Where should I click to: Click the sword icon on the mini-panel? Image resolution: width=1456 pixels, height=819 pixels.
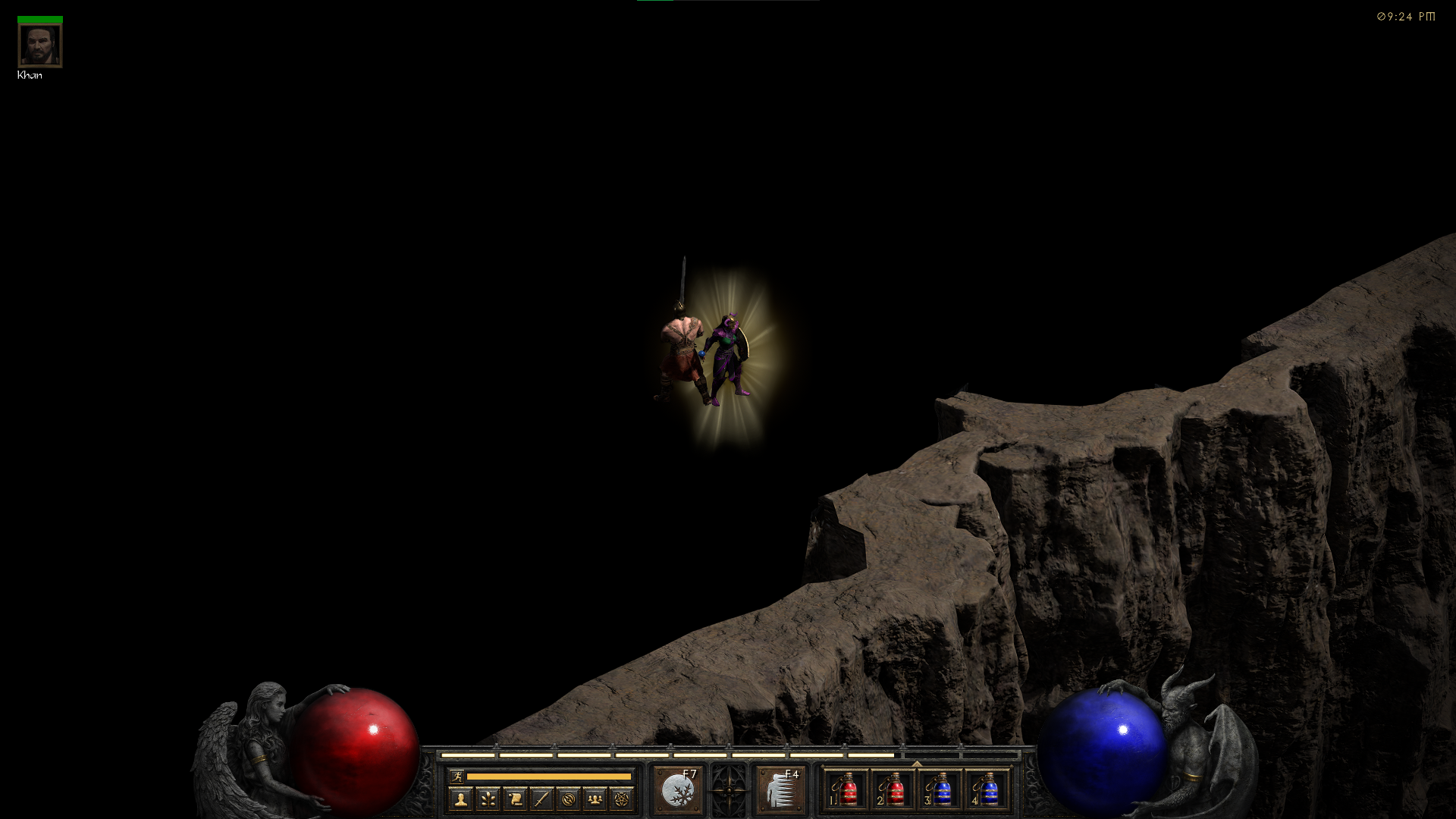point(543,800)
